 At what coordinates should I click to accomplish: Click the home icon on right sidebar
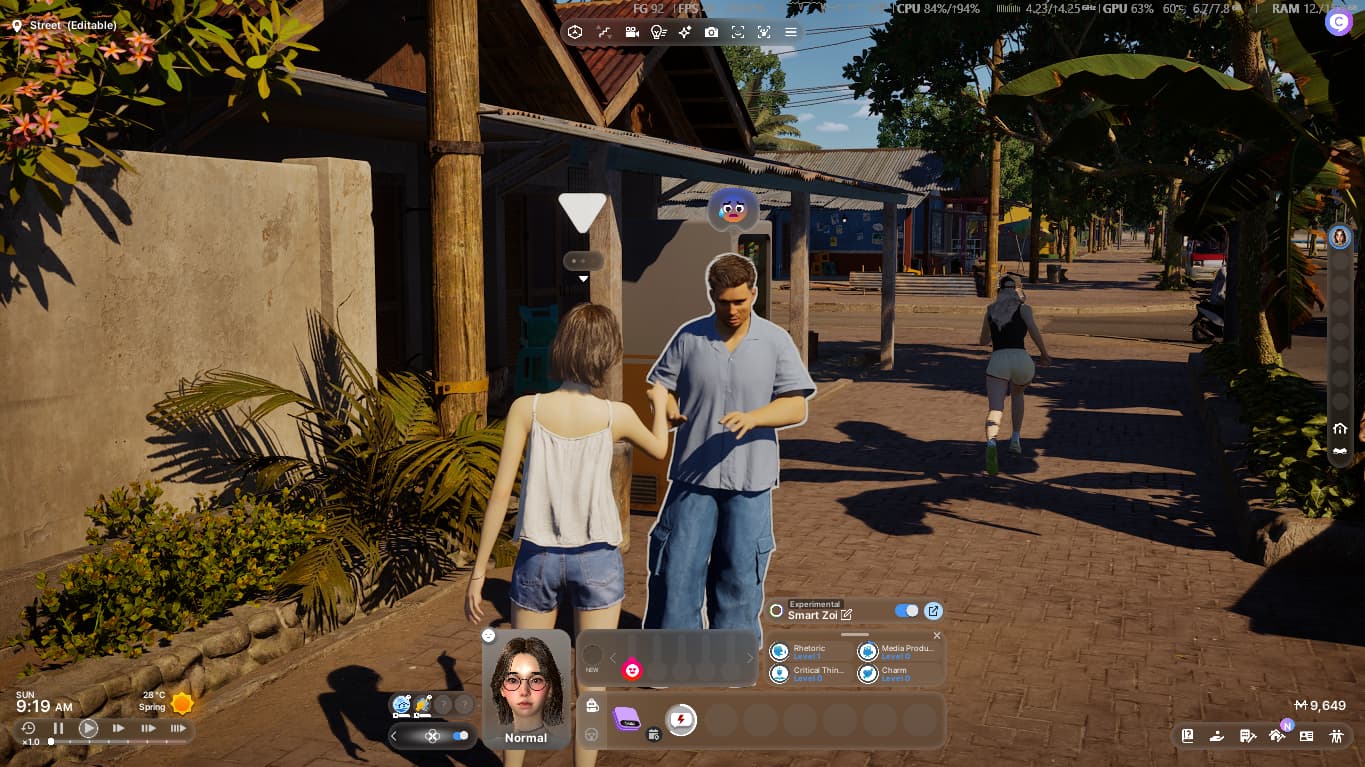pyautogui.click(x=1340, y=429)
